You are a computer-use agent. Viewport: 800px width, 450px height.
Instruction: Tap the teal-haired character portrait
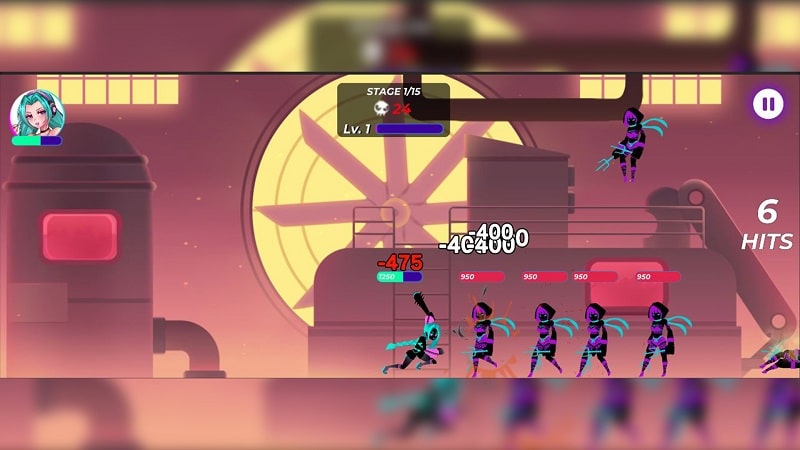tap(37, 112)
